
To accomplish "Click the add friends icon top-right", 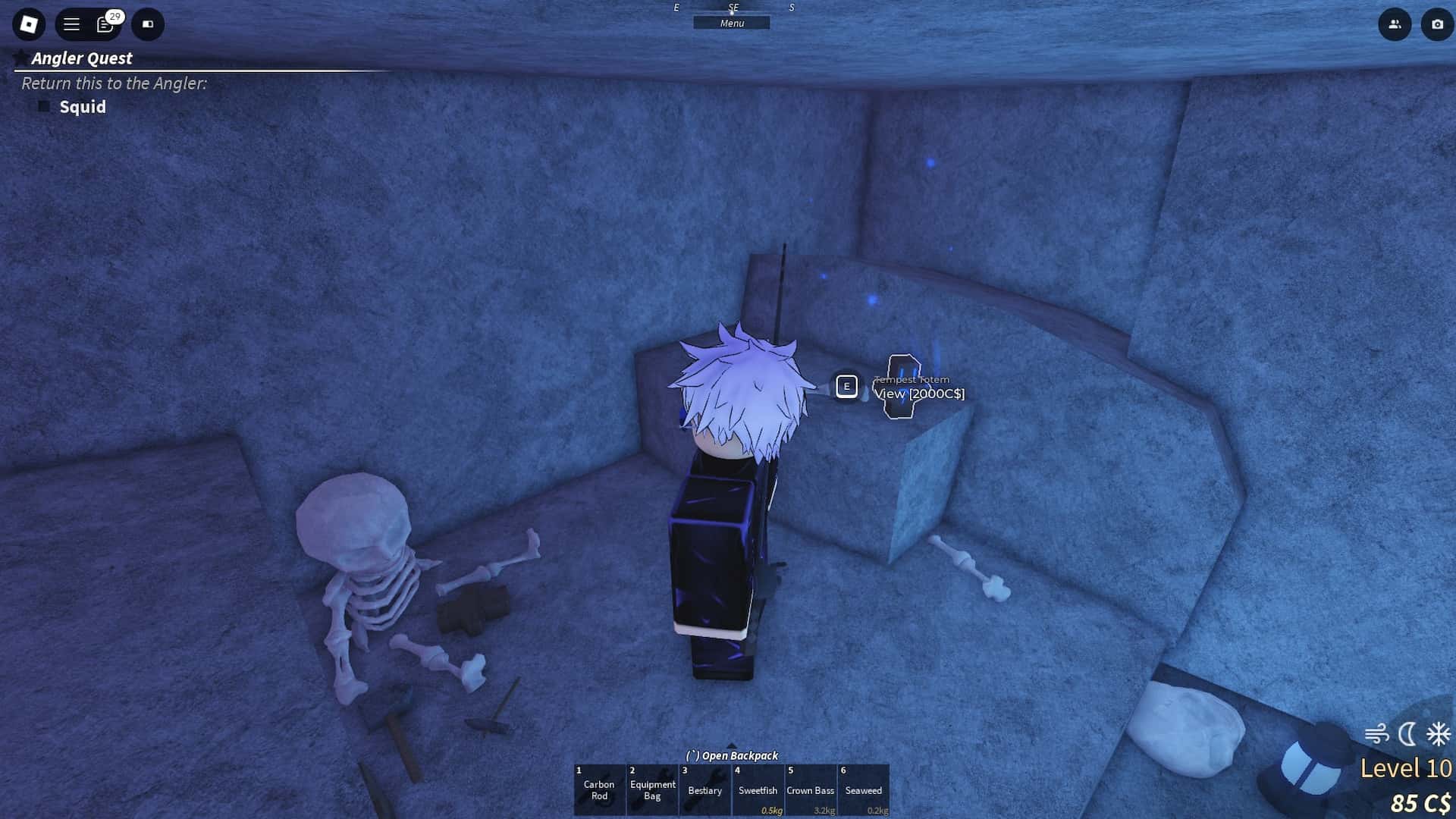I will 1395,25.
